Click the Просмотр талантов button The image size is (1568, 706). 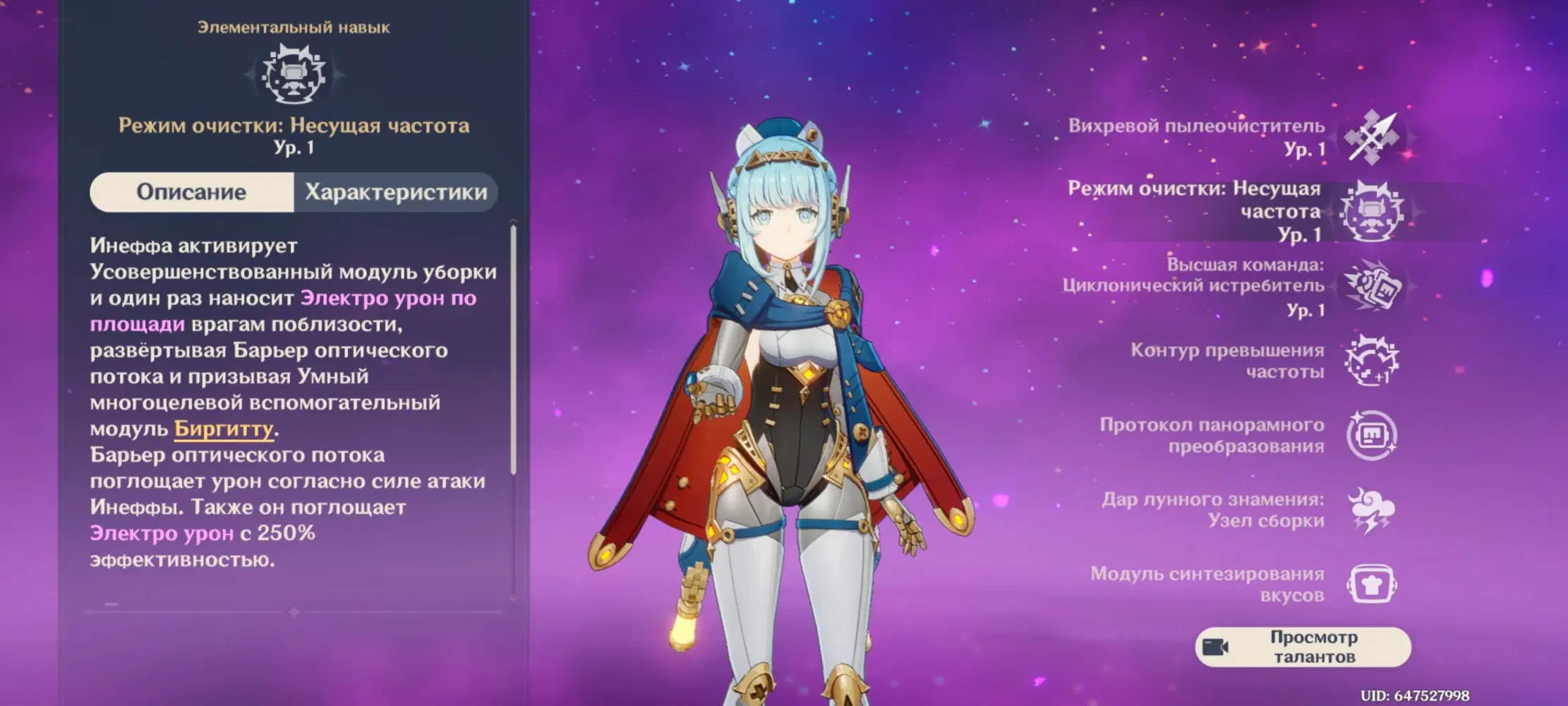(x=1303, y=647)
